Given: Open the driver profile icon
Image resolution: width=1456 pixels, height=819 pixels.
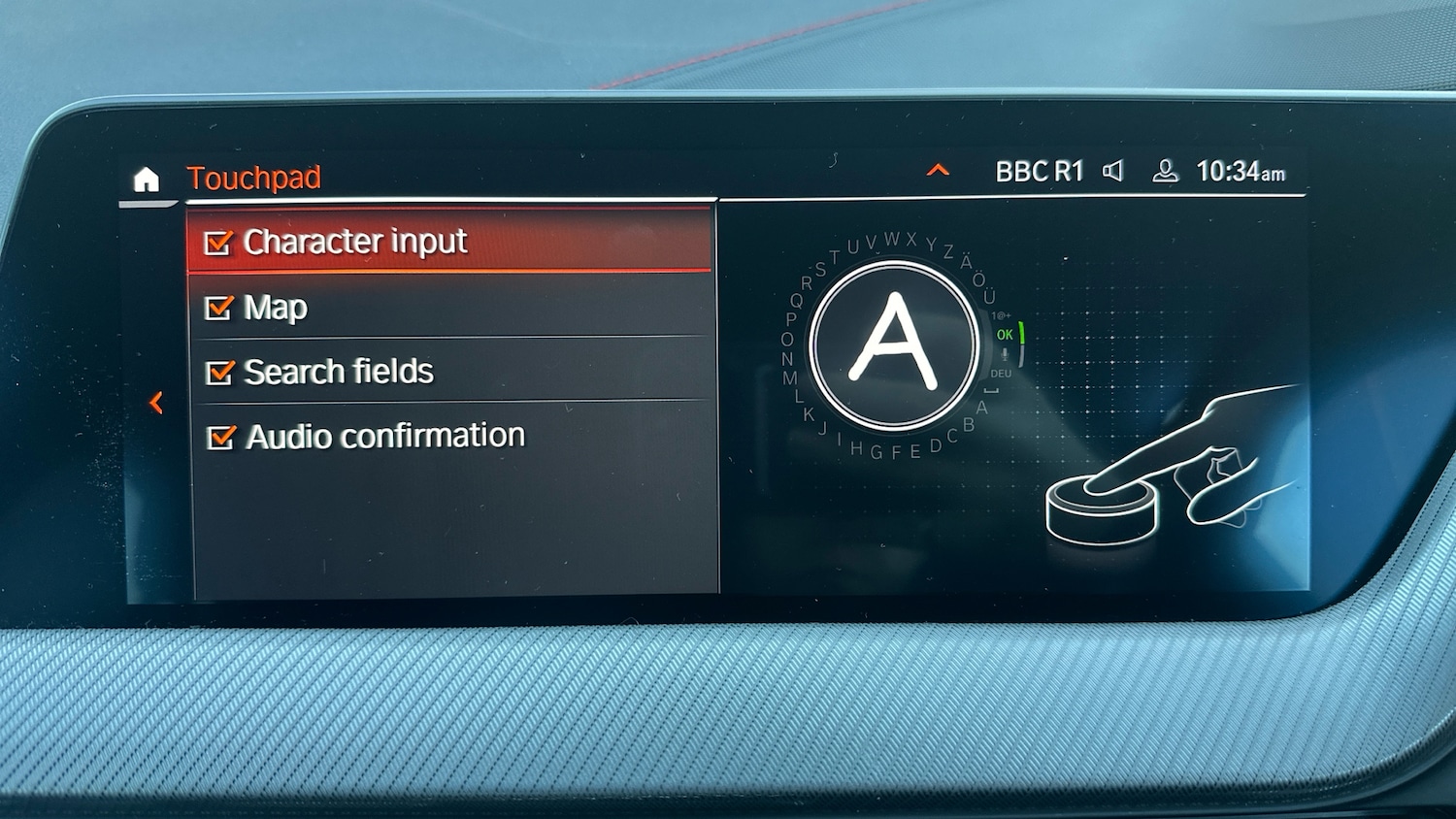Looking at the screenshot, I should click(x=1165, y=172).
